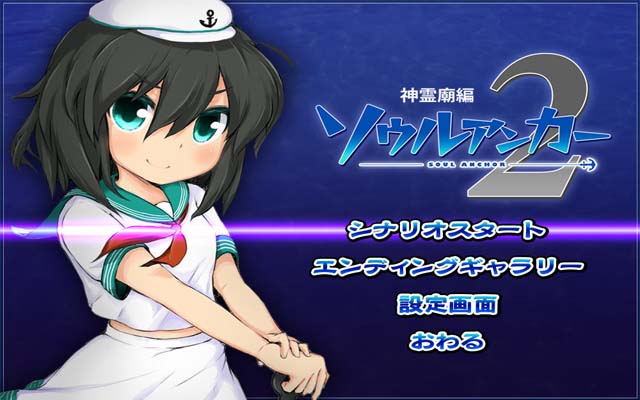Open the 設定画面 settings screen
The height and width of the screenshot is (400, 640).
click(x=446, y=304)
